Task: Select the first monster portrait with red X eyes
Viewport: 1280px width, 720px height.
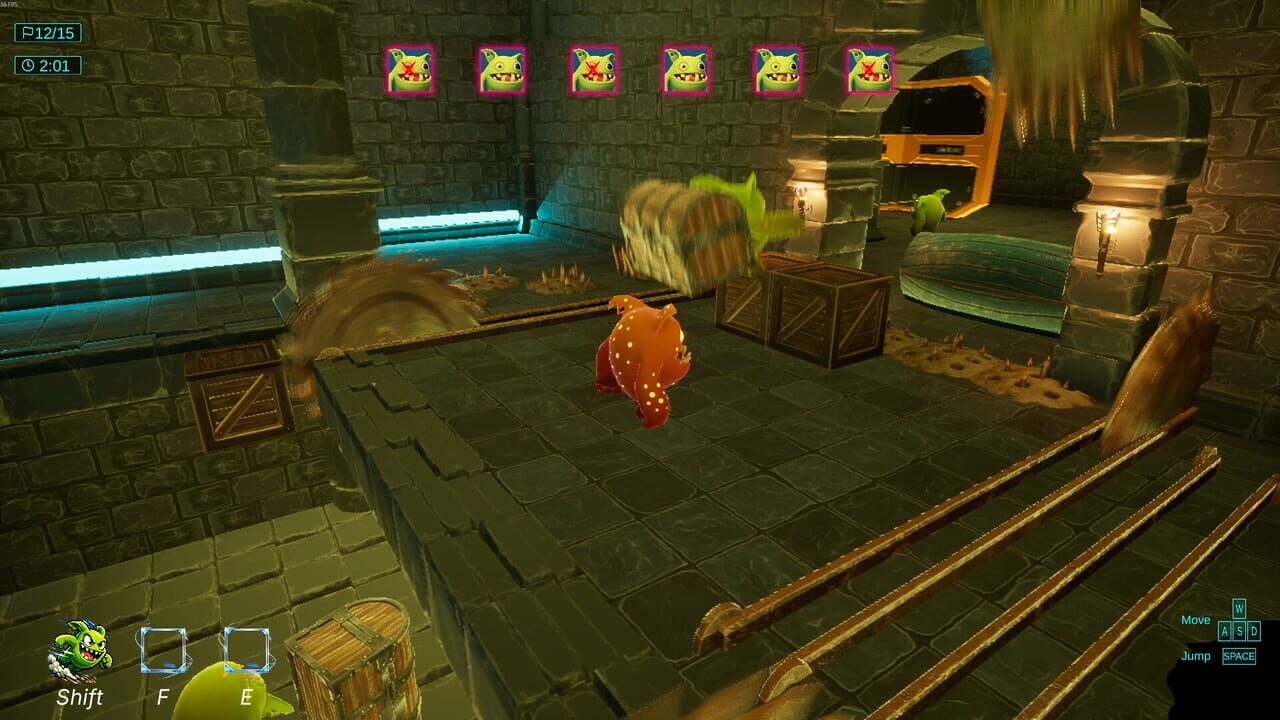Action: pyautogui.click(x=410, y=68)
